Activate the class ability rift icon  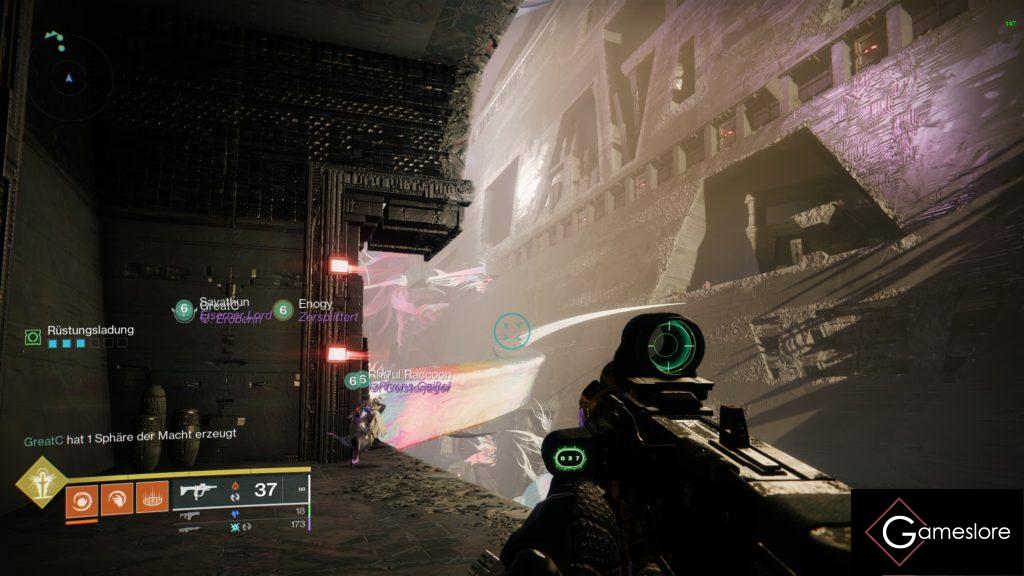point(151,497)
